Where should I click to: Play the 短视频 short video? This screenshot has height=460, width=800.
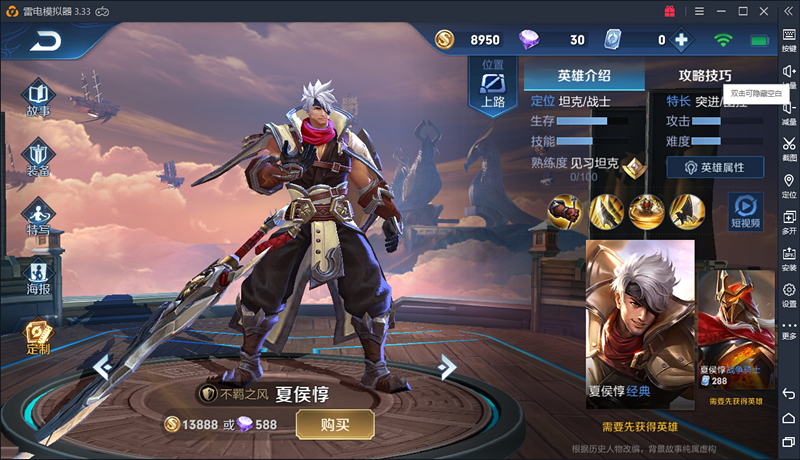pos(745,211)
